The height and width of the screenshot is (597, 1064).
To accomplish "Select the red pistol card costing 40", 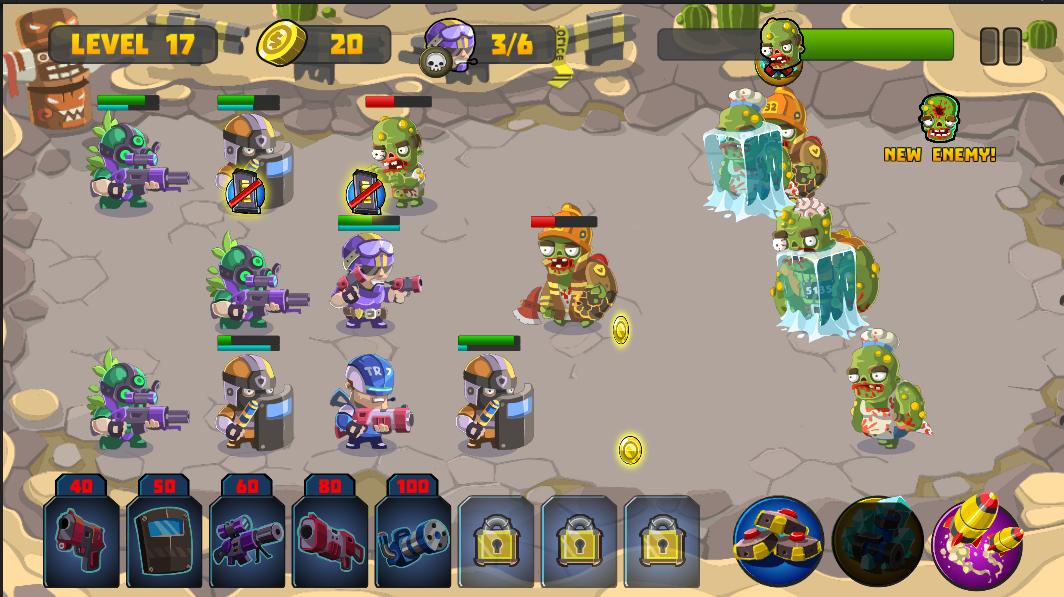I will [81, 538].
